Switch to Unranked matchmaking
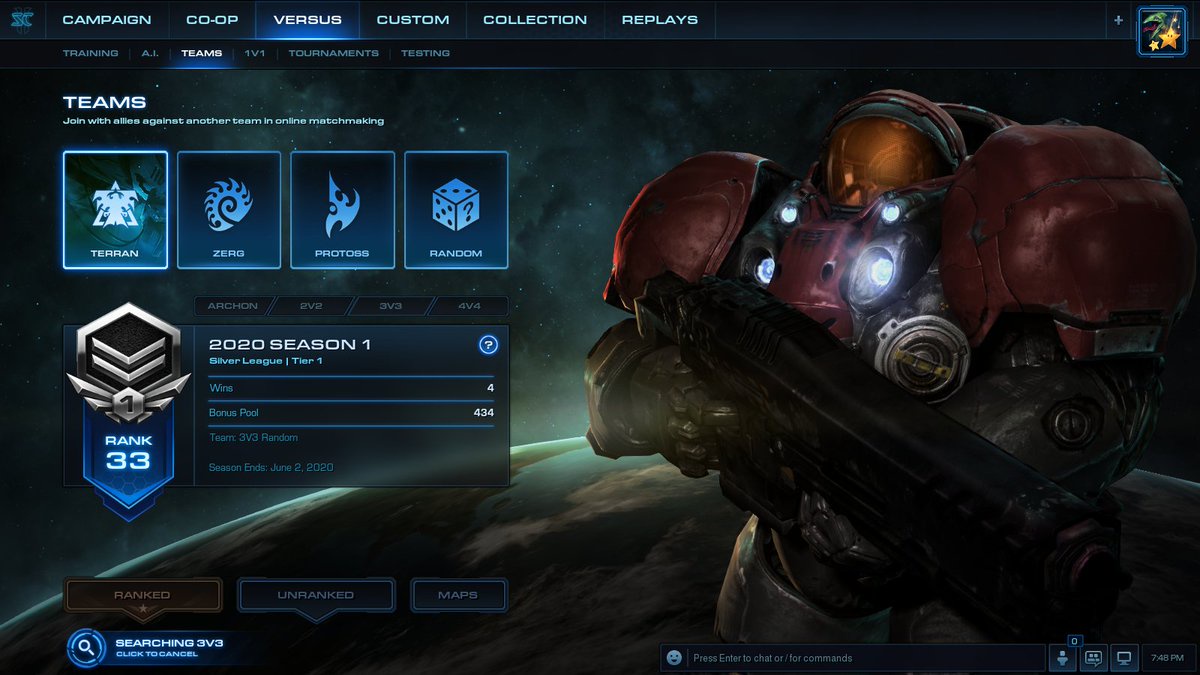The width and height of the screenshot is (1200, 675). tap(315, 595)
